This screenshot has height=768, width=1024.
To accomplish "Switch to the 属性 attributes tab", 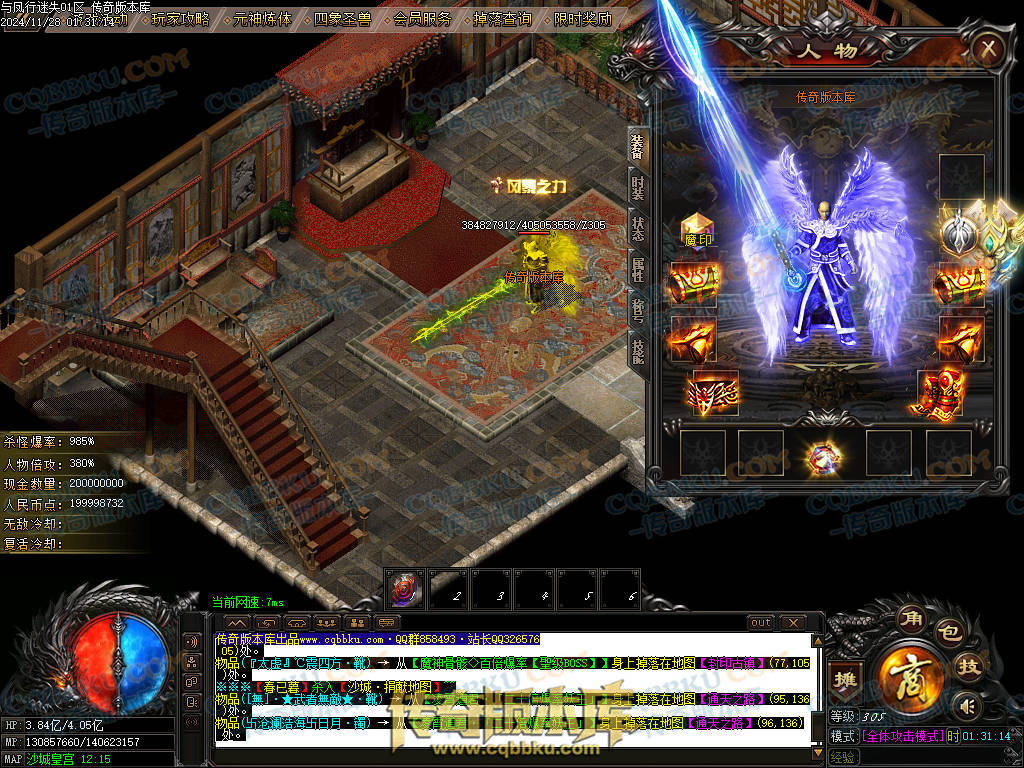I will (638, 270).
